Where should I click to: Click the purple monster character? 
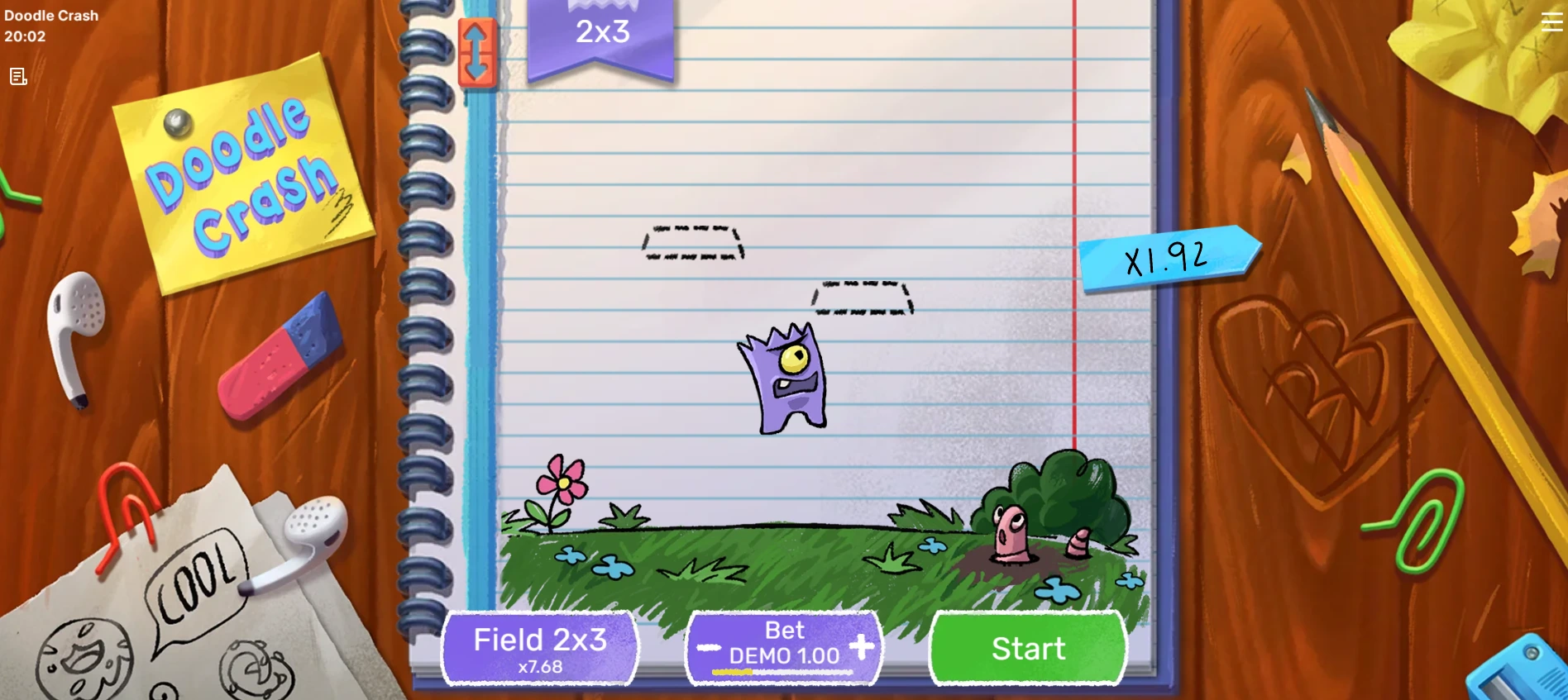tap(784, 380)
